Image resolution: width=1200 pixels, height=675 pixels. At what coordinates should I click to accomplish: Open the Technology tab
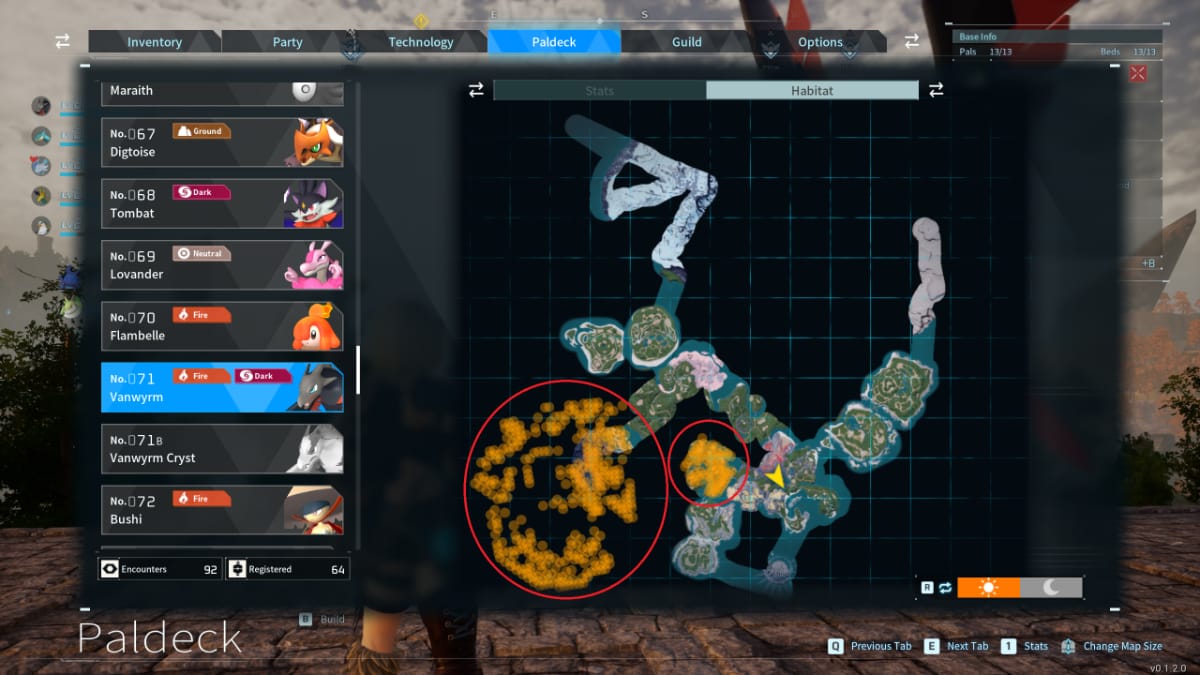click(x=420, y=42)
